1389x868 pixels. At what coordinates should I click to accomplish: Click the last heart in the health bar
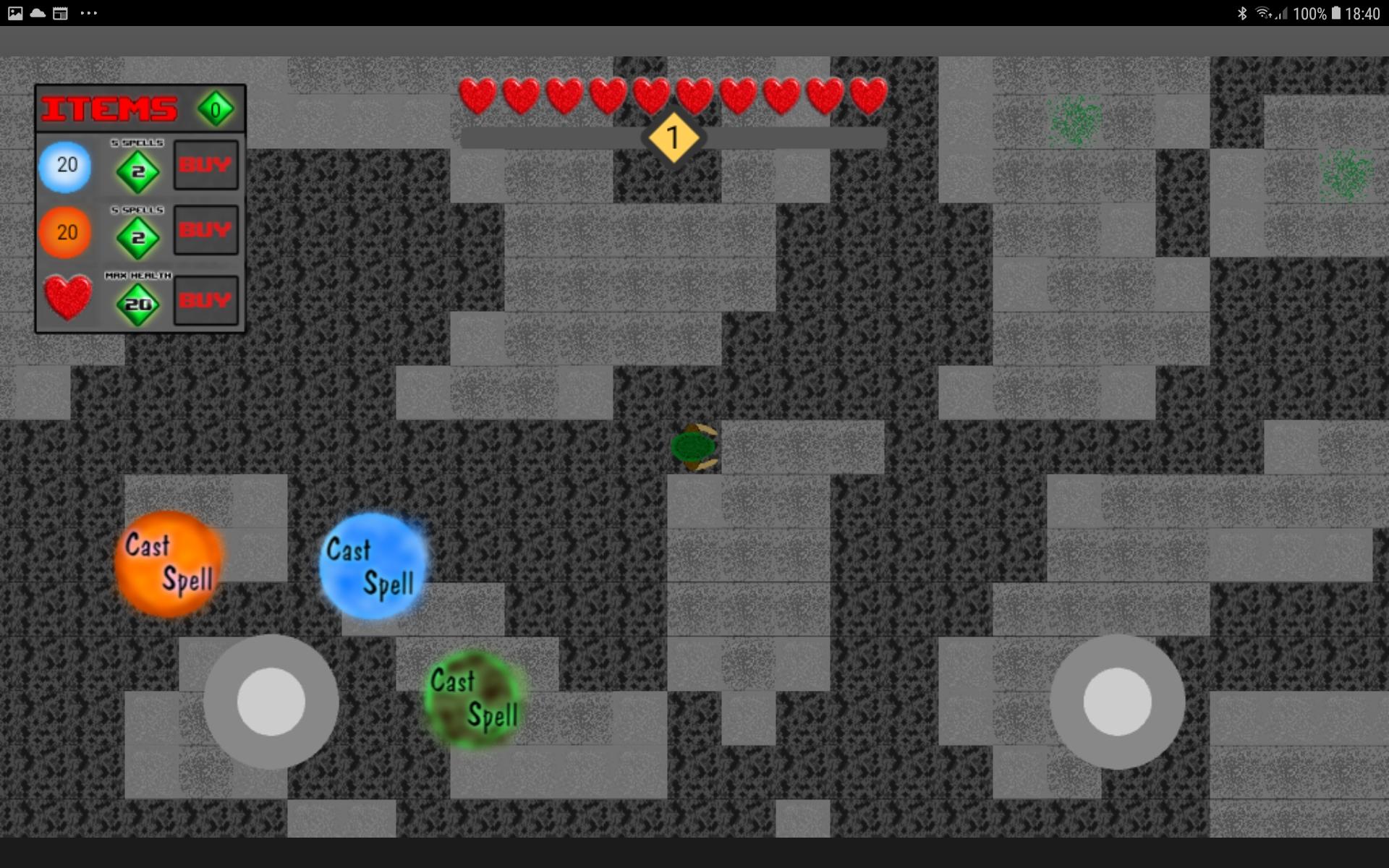867,95
